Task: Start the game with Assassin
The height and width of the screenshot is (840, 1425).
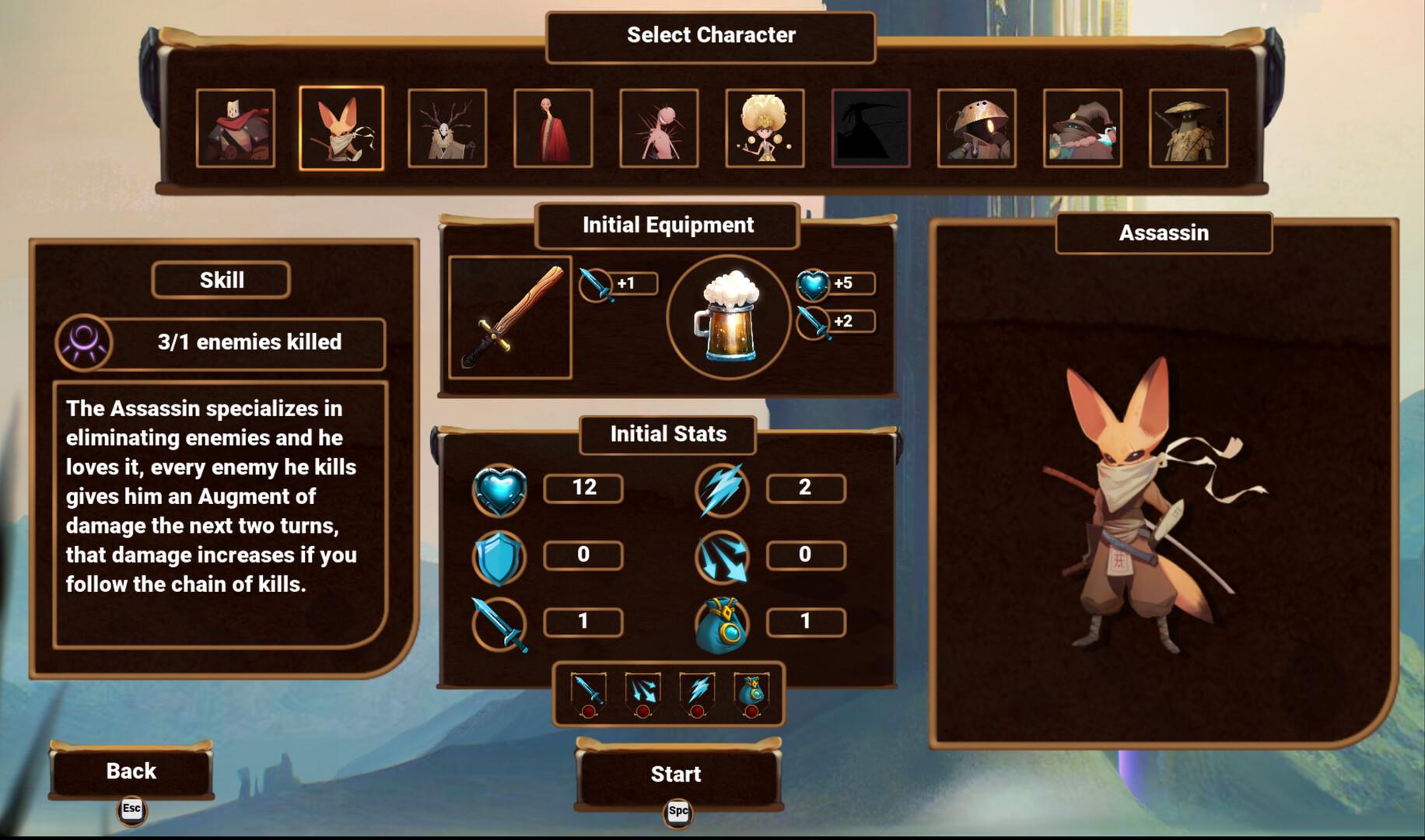Action: click(x=677, y=774)
